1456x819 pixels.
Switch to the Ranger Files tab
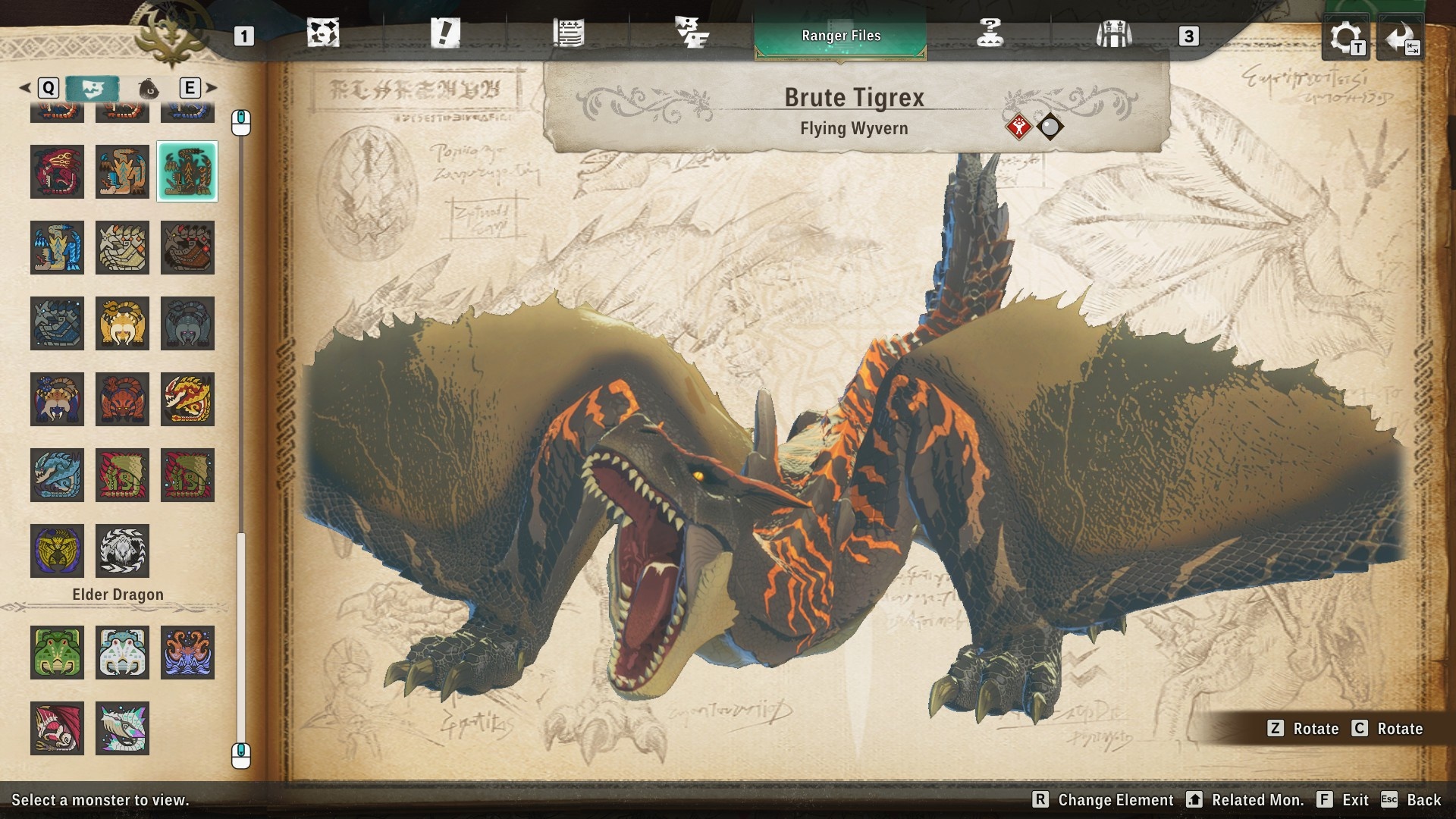[840, 35]
